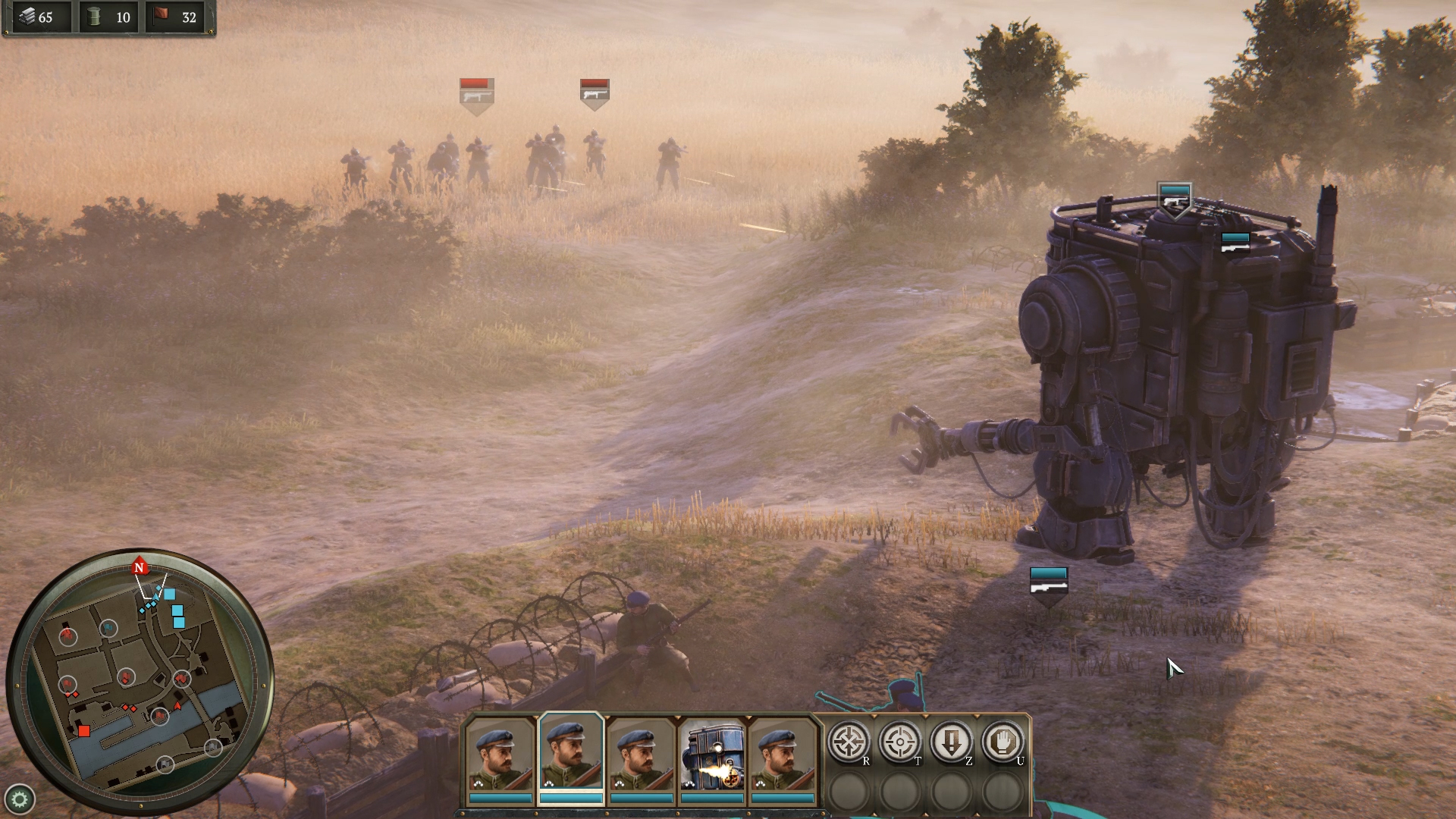Click the mech's machine gun weapon banner
This screenshot has width=1456, height=819.
[1236, 241]
